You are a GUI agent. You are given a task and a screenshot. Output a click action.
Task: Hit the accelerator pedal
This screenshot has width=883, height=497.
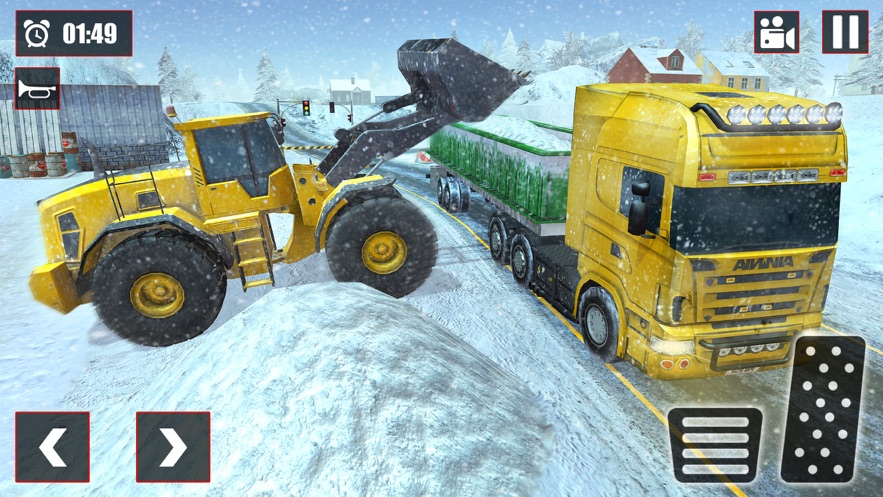822,409
